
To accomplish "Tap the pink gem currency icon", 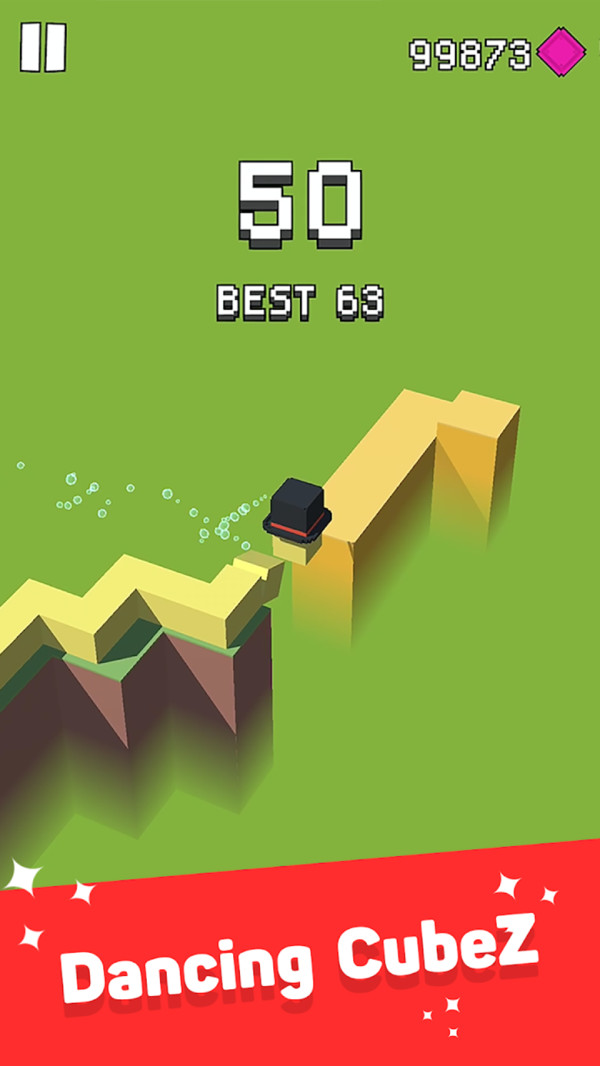I will 561,51.
